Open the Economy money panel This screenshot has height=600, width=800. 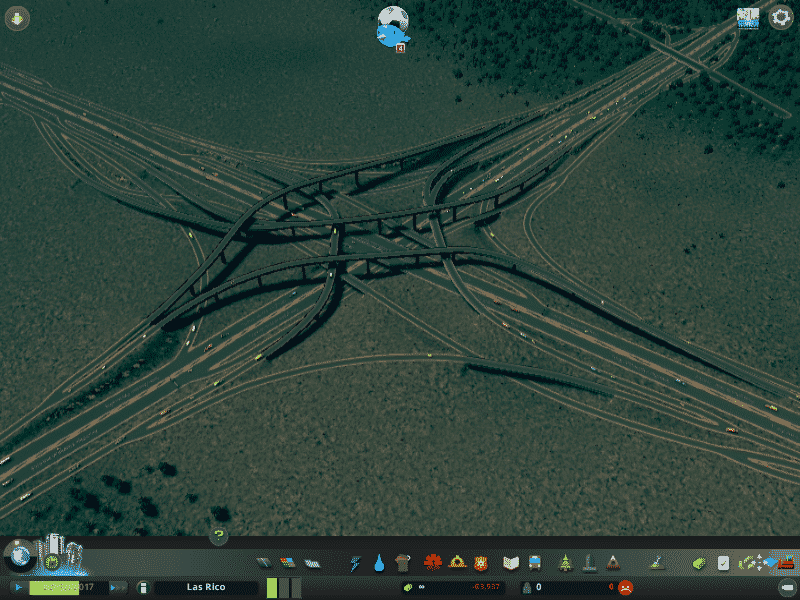tap(699, 563)
